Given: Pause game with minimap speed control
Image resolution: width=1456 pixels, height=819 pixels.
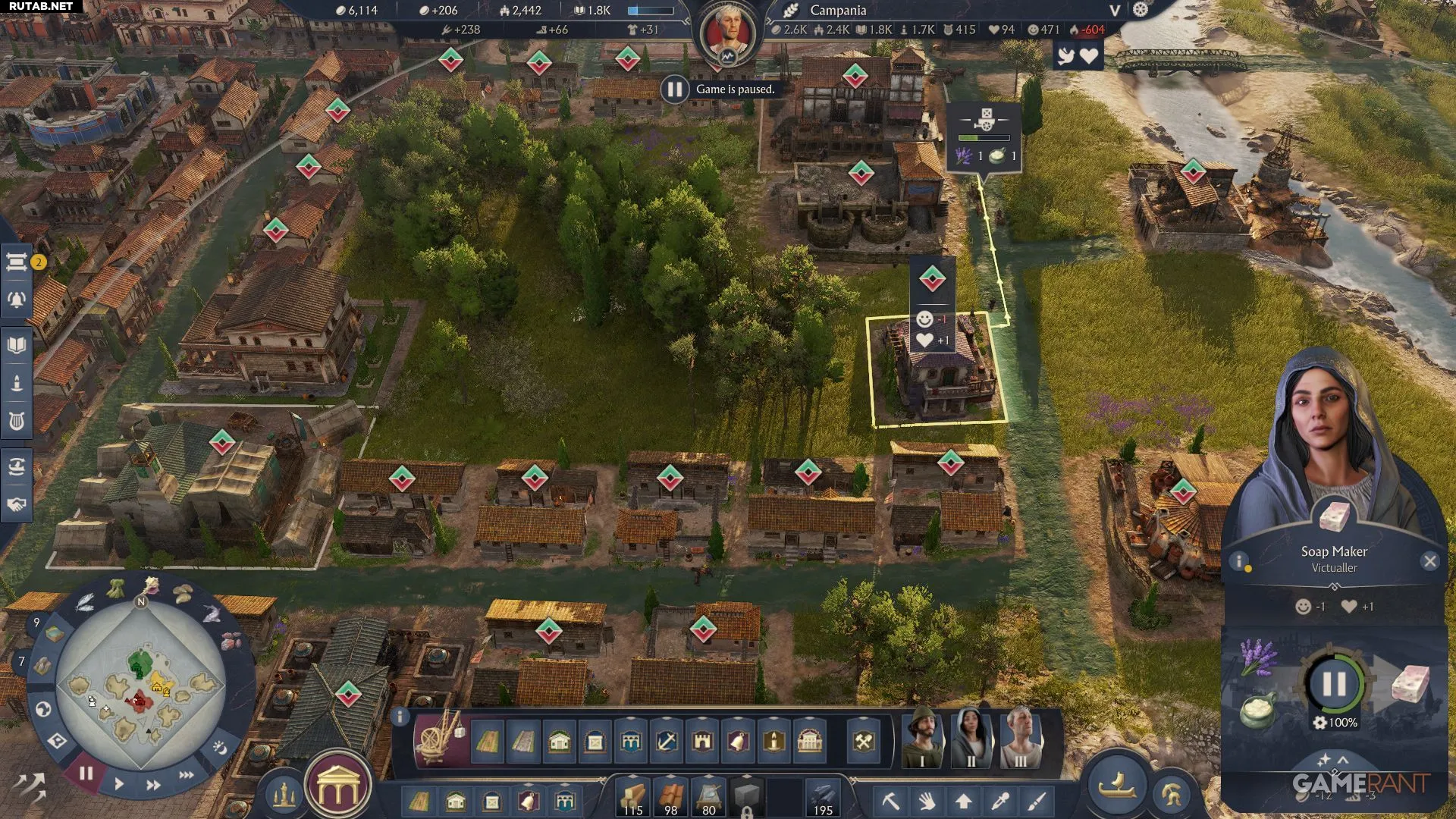Looking at the screenshot, I should (86, 773).
